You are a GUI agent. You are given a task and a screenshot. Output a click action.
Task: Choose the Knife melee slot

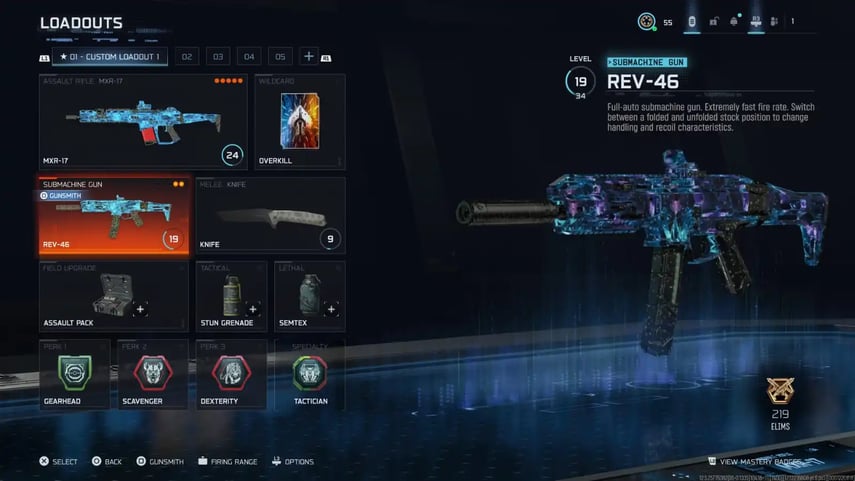tap(270, 215)
